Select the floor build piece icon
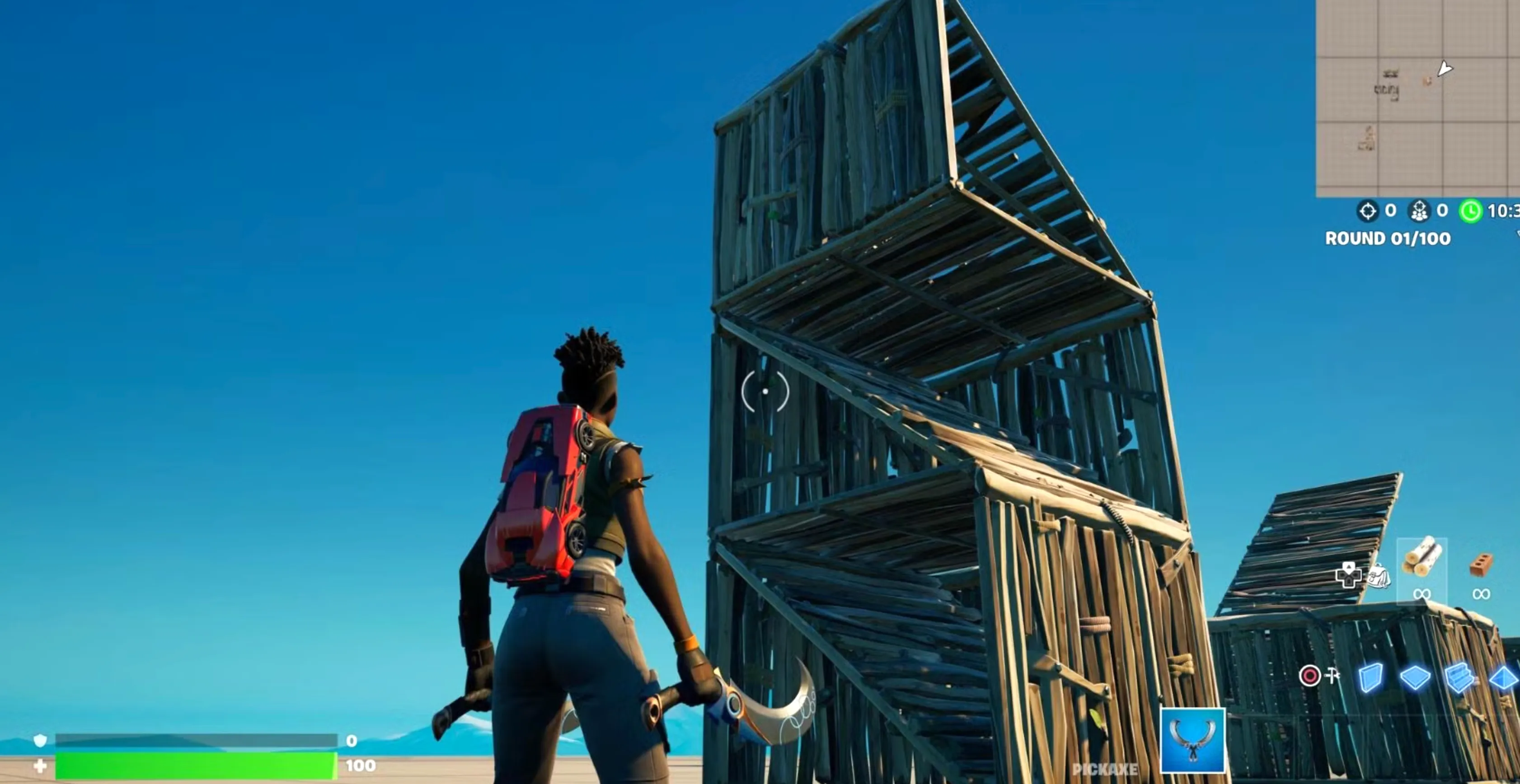This screenshot has height=784, width=1520. click(1415, 678)
